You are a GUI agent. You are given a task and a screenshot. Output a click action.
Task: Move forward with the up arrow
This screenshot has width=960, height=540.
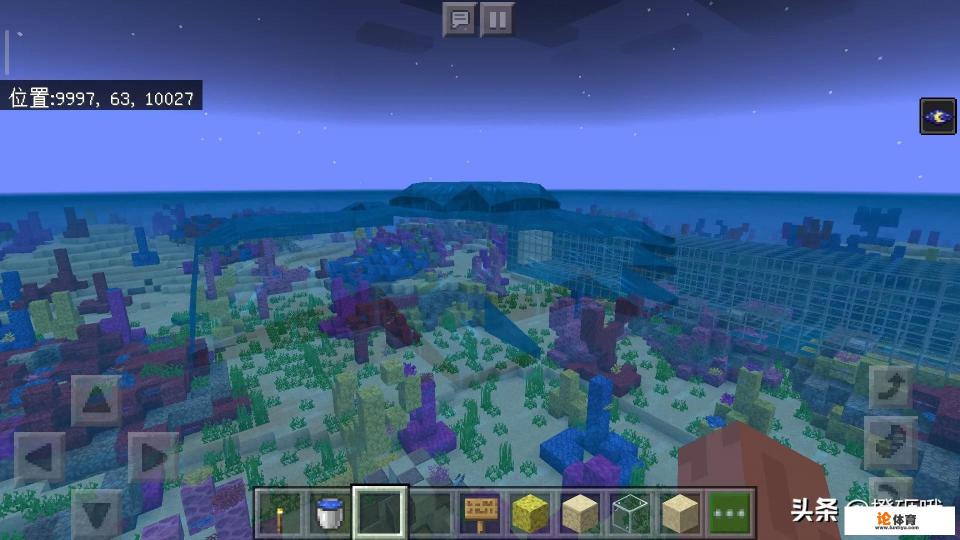96,402
